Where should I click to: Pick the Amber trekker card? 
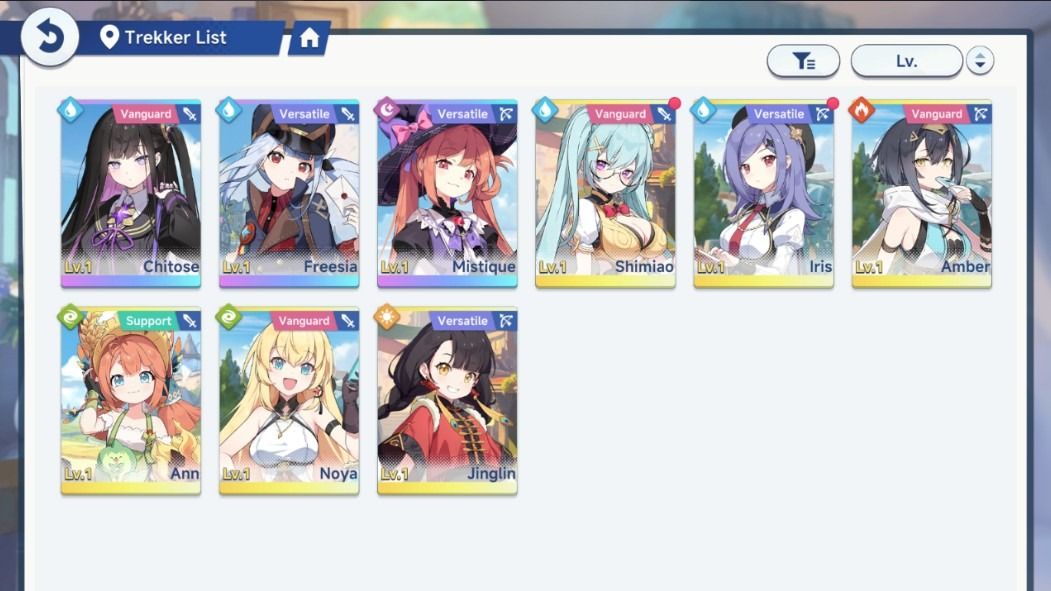(x=921, y=193)
